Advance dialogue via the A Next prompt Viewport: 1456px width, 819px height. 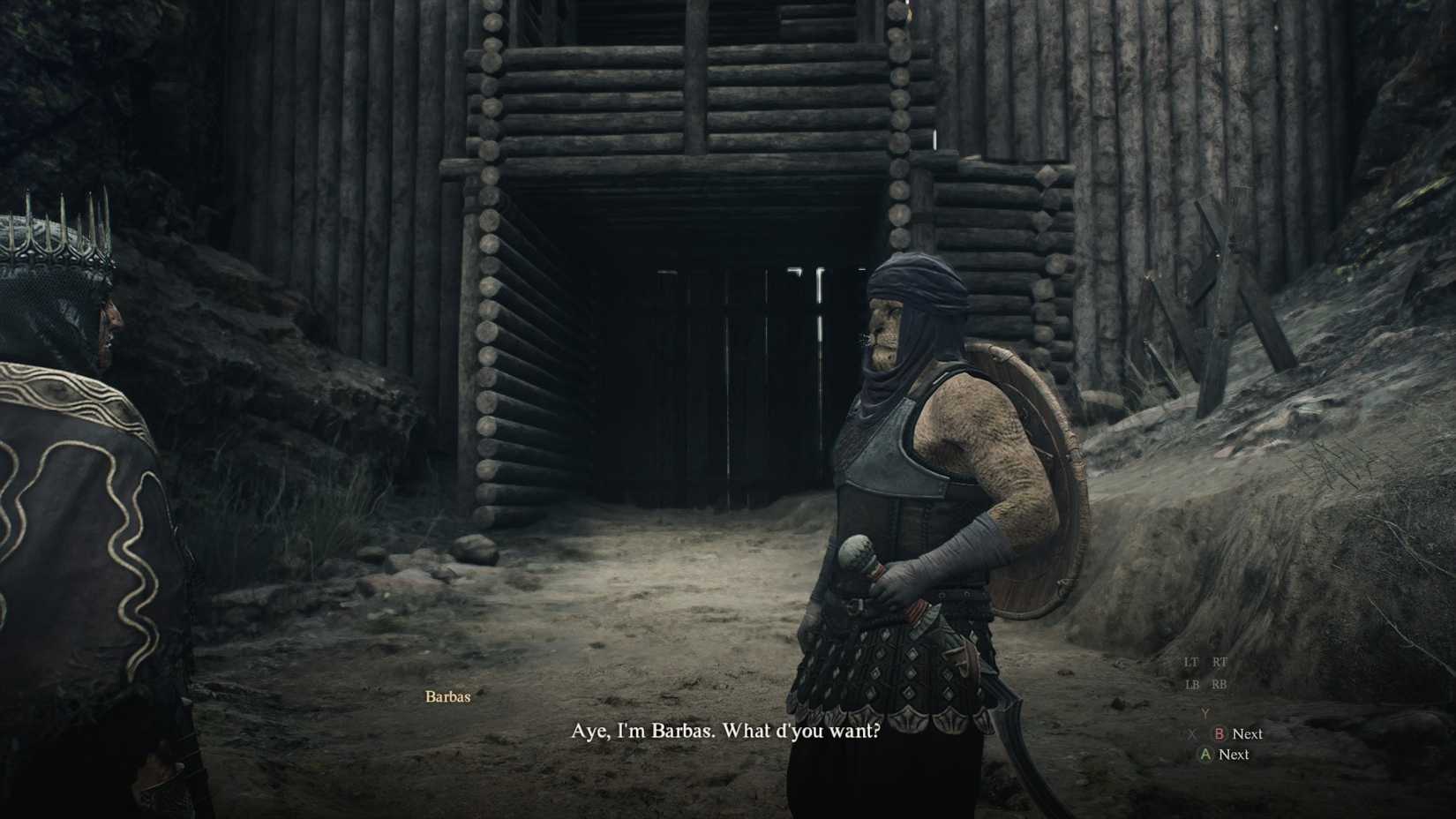pyautogui.click(x=1234, y=755)
